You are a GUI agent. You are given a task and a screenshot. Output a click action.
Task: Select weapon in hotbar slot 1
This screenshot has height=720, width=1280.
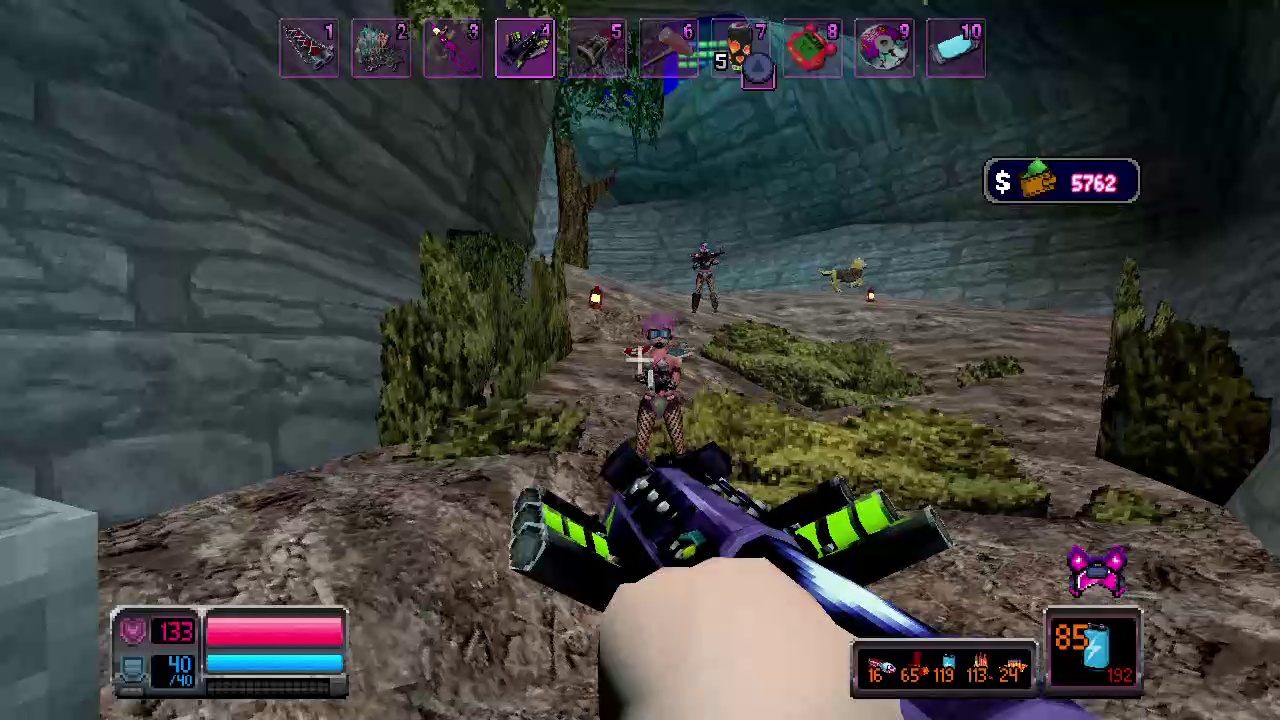click(309, 47)
